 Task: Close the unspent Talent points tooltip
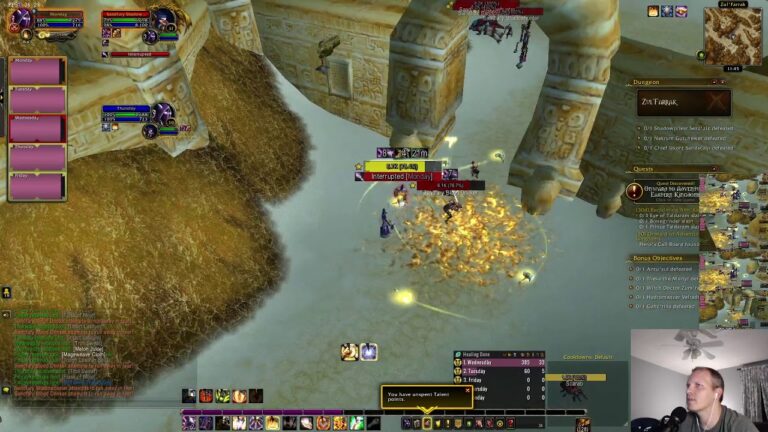tap(467, 391)
